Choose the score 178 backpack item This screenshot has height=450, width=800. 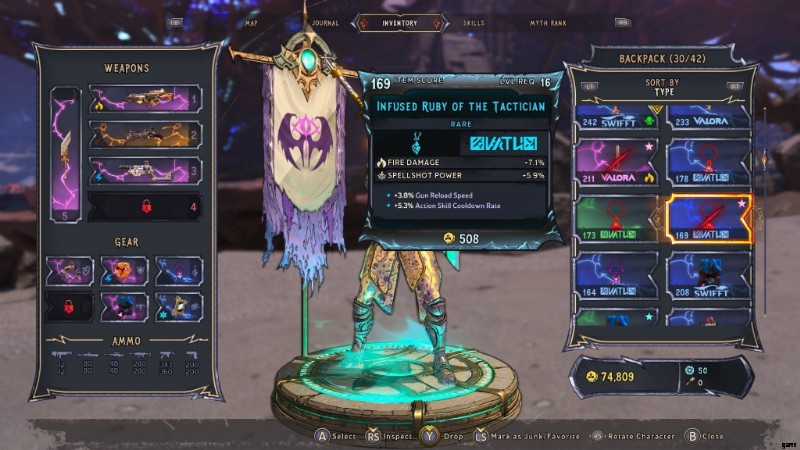(708, 164)
